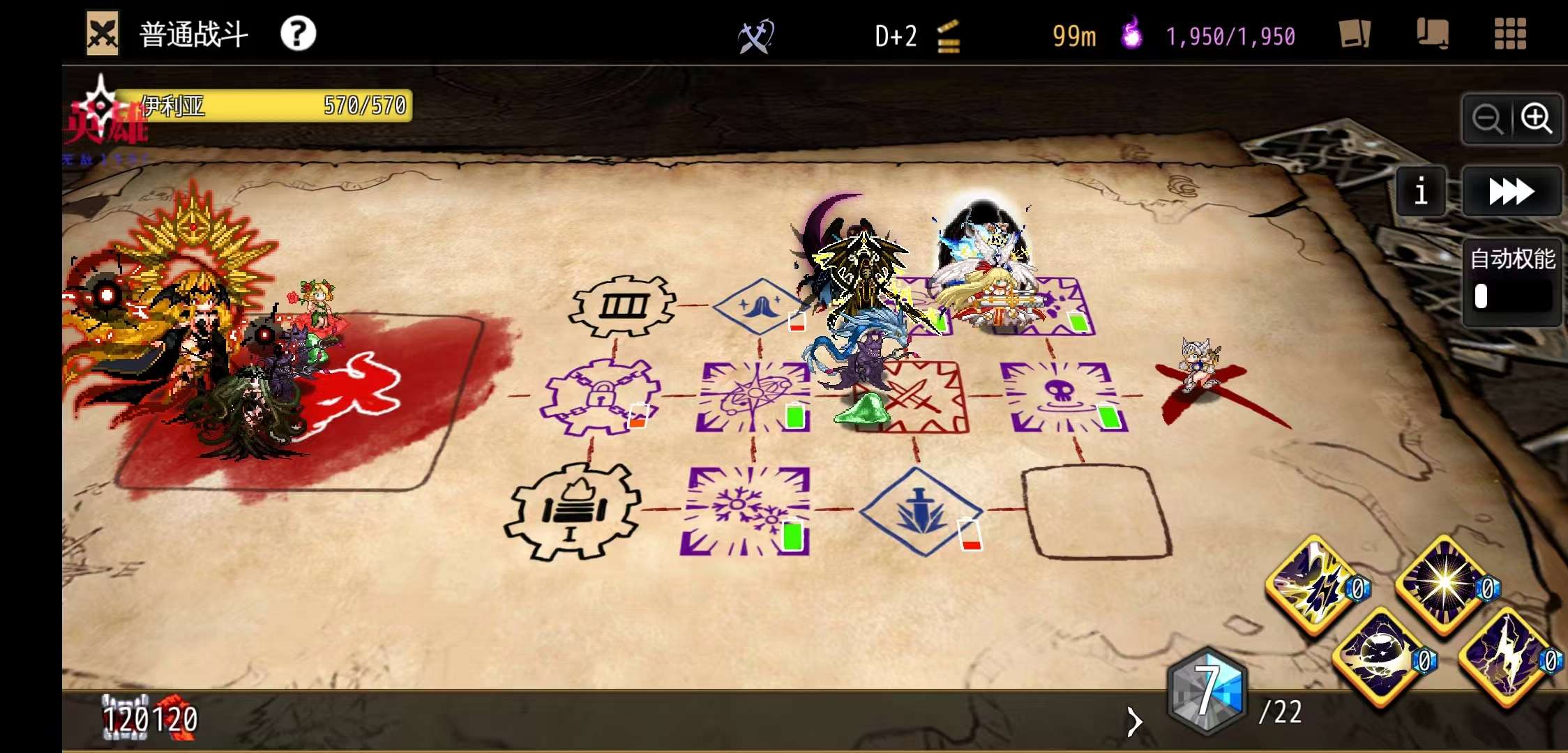Open the grid menu icon
The width and height of the screenshot is (1568, 753).
click(1510, 34)
